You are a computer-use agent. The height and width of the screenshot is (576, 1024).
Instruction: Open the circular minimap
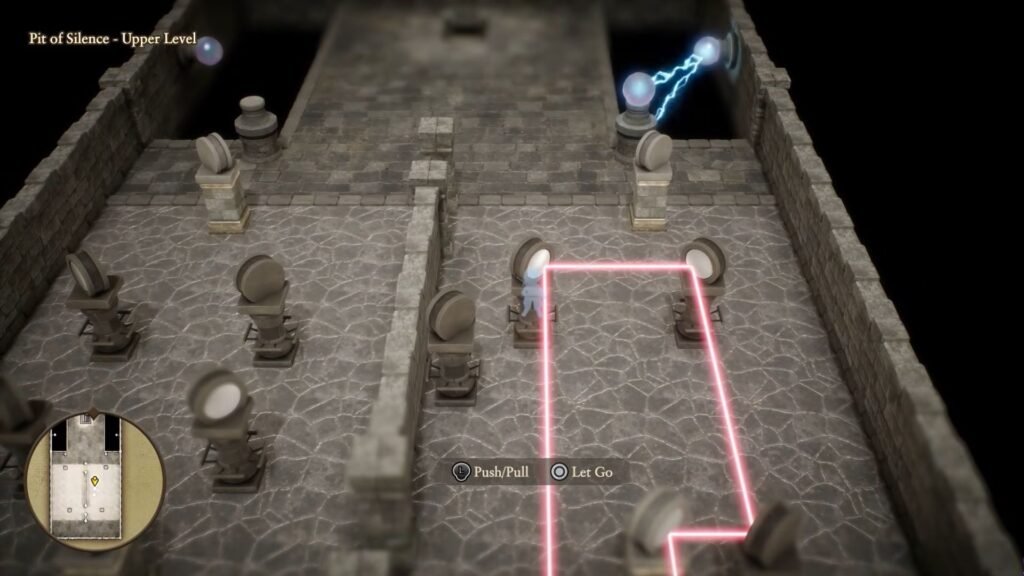point(95,482)
